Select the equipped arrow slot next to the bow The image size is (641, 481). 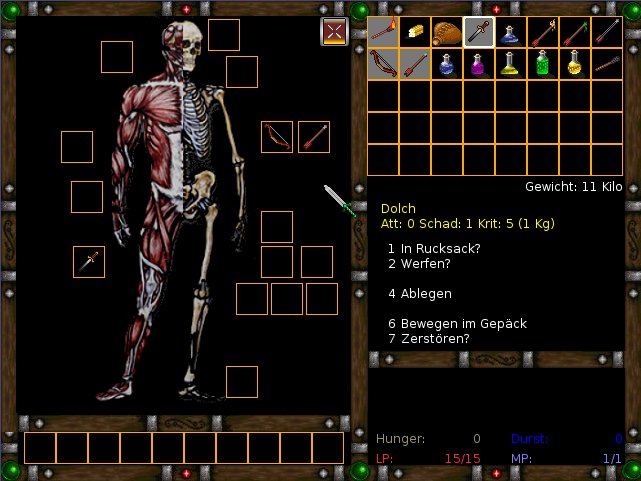[314, 137]
